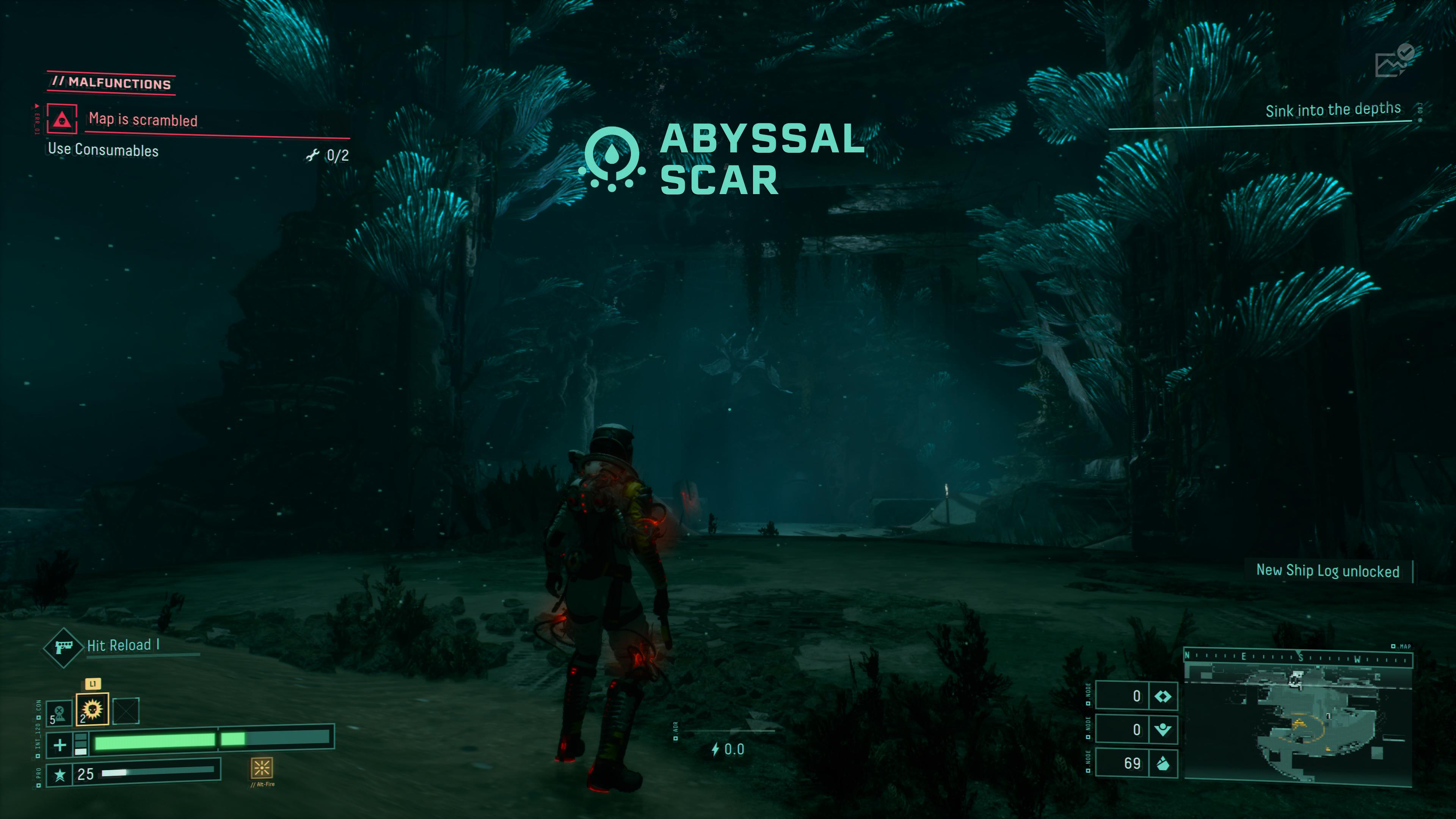Click the pistol weapon icon beside Hit Reload
The image size is (1456, 819).
[63, 646]
